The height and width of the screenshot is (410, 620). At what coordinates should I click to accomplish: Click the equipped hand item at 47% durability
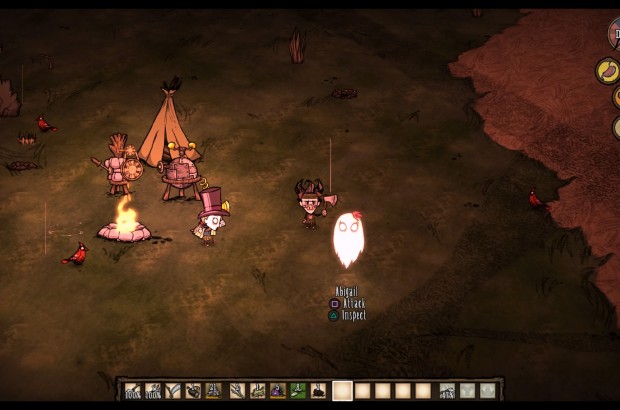coord(446,391)
